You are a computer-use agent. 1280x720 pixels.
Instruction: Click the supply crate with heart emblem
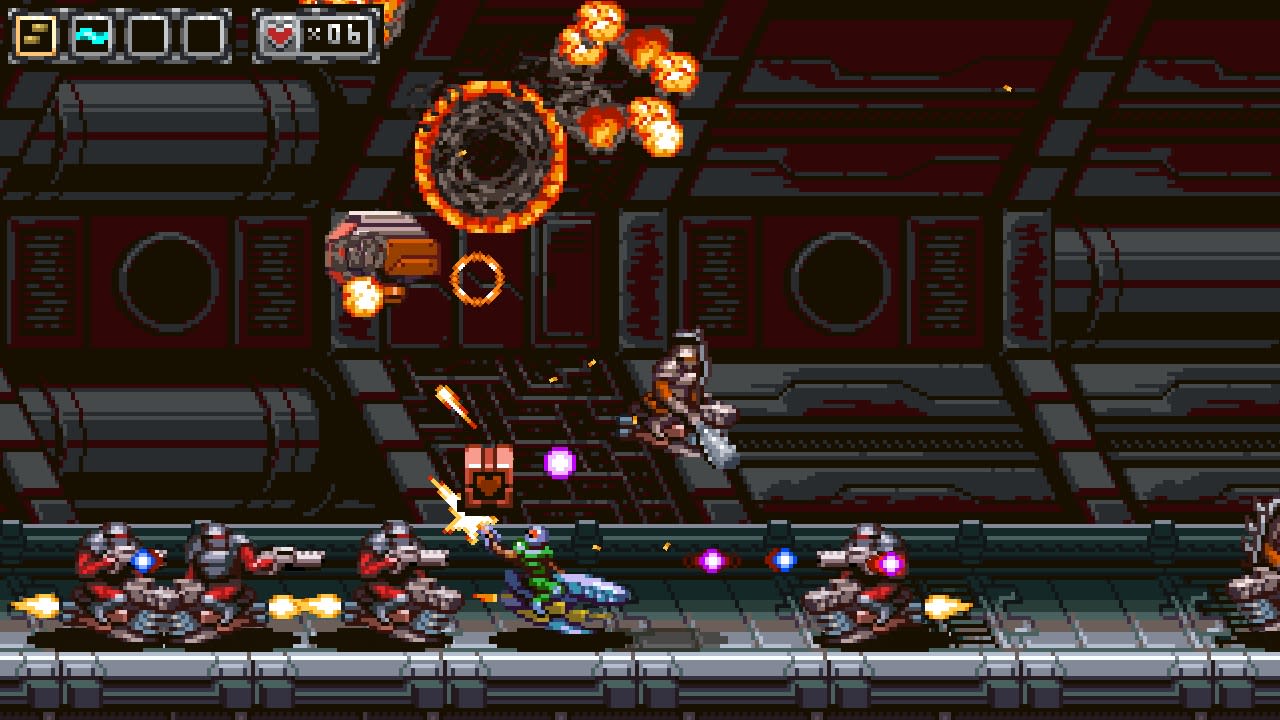[x=489, y=476]
